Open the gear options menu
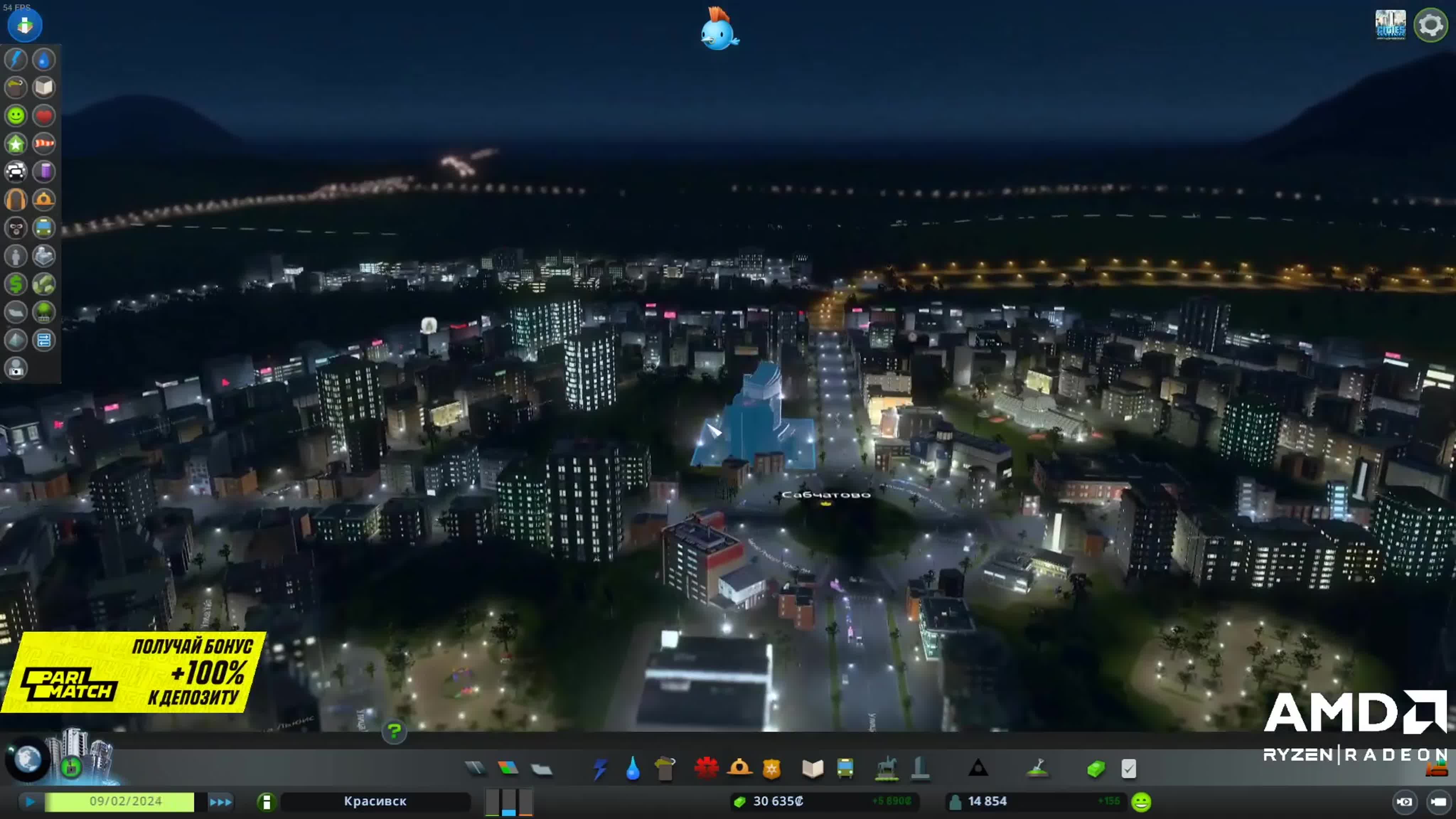This screenshot has width=1456, height=819. click(1430, 26)
